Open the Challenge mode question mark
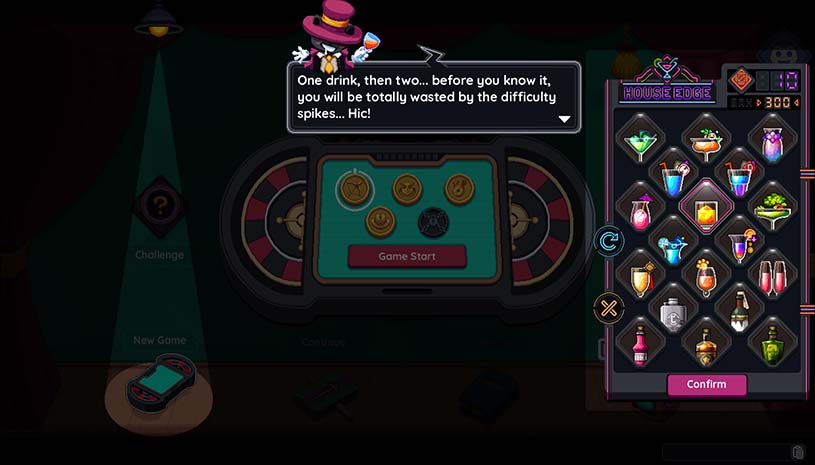Viewport: 815px width, 465px height. [x=159, y=208]
